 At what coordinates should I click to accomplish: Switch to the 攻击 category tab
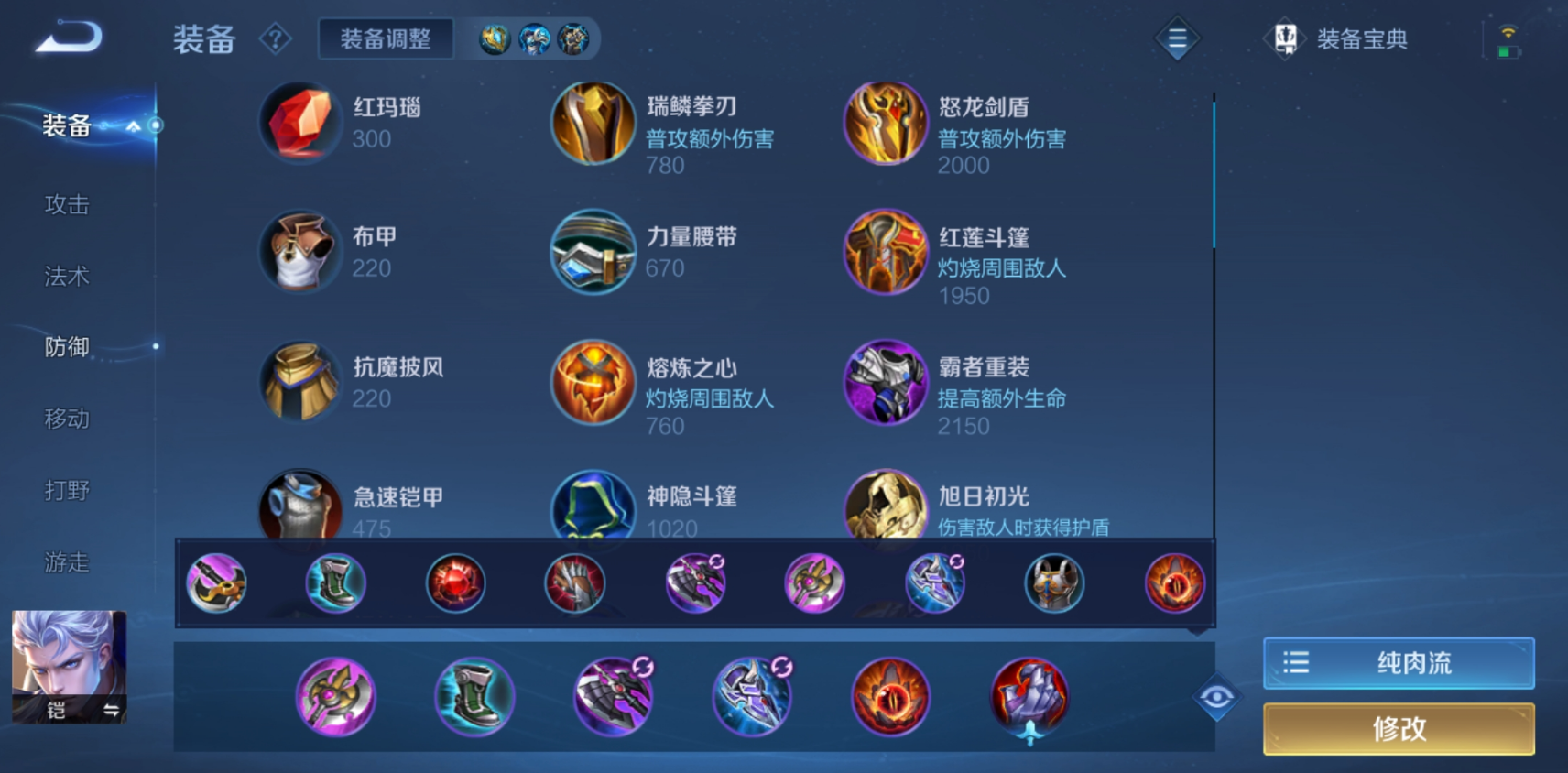67,203
